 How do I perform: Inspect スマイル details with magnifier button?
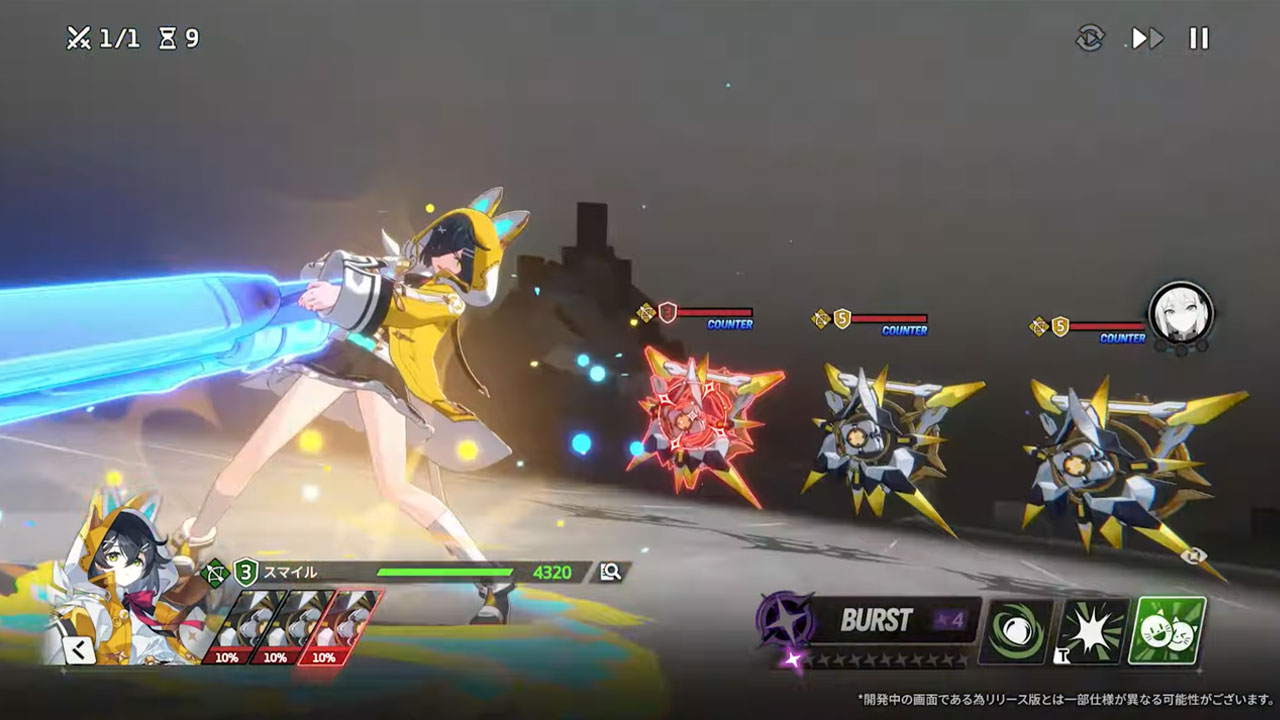(x=610, y=572)
